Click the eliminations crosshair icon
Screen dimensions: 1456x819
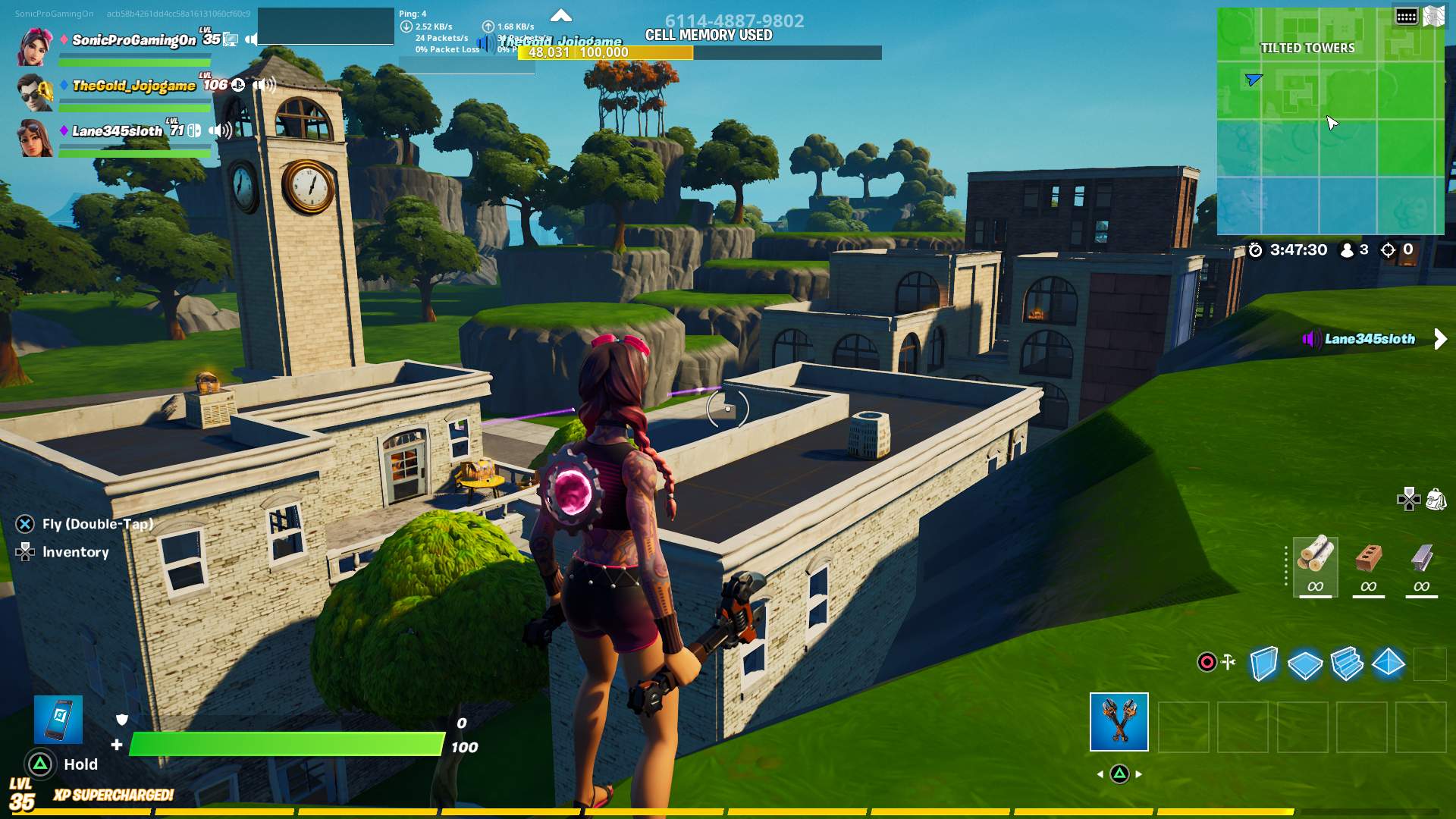click(1388, 250)
